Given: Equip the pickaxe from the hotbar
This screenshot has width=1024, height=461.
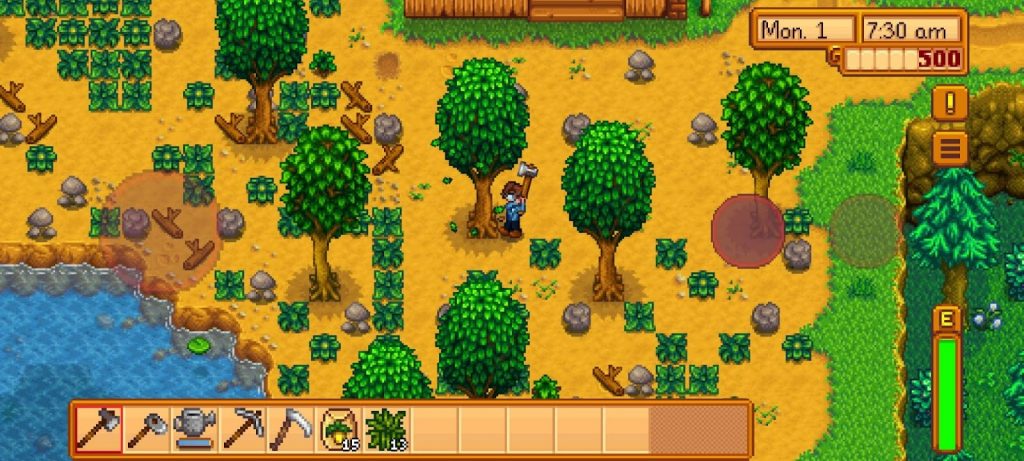Looking at the screenshot, I should point(242,428).
